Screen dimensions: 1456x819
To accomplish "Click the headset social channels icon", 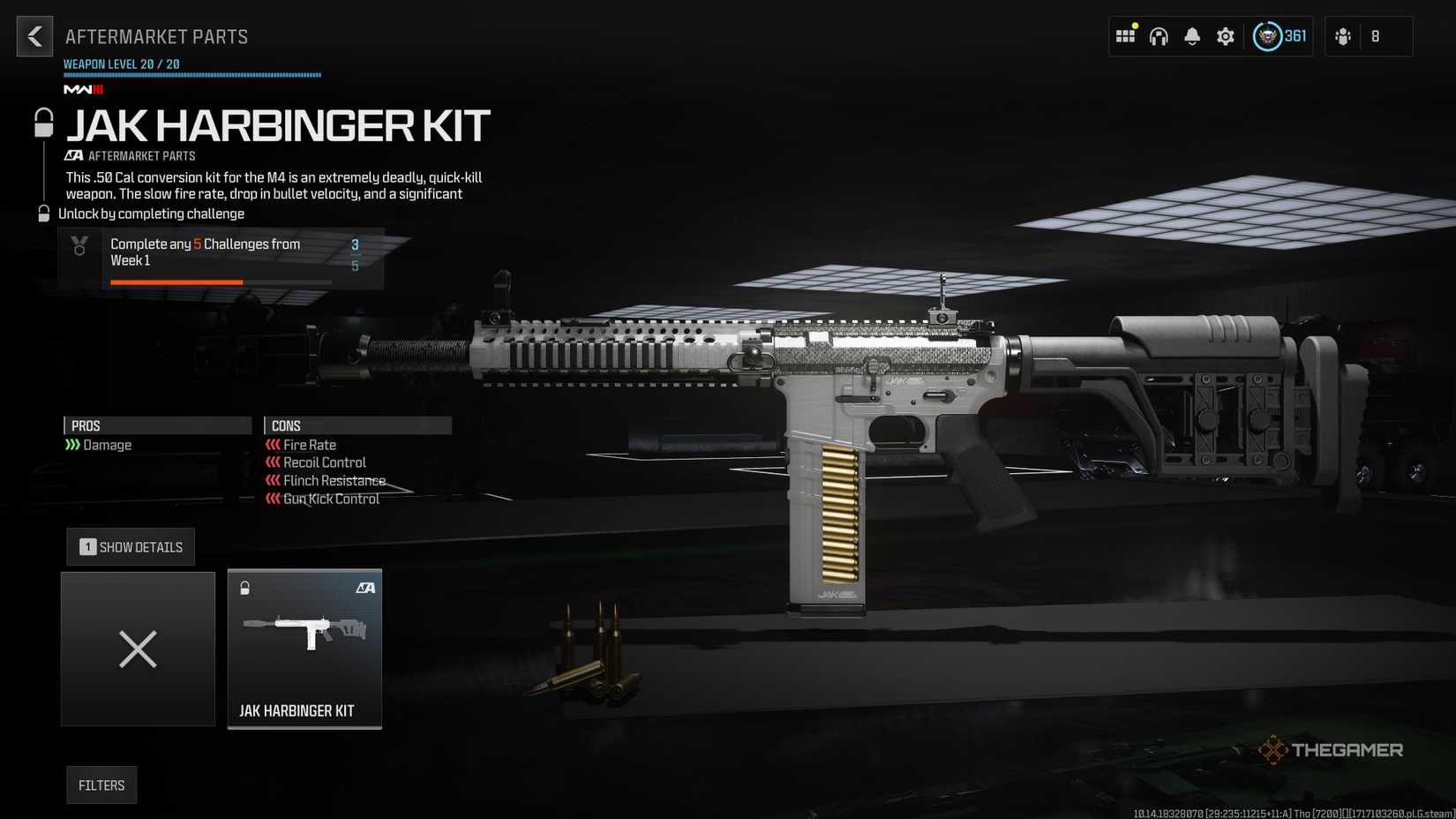I will tap(1158, 36).
